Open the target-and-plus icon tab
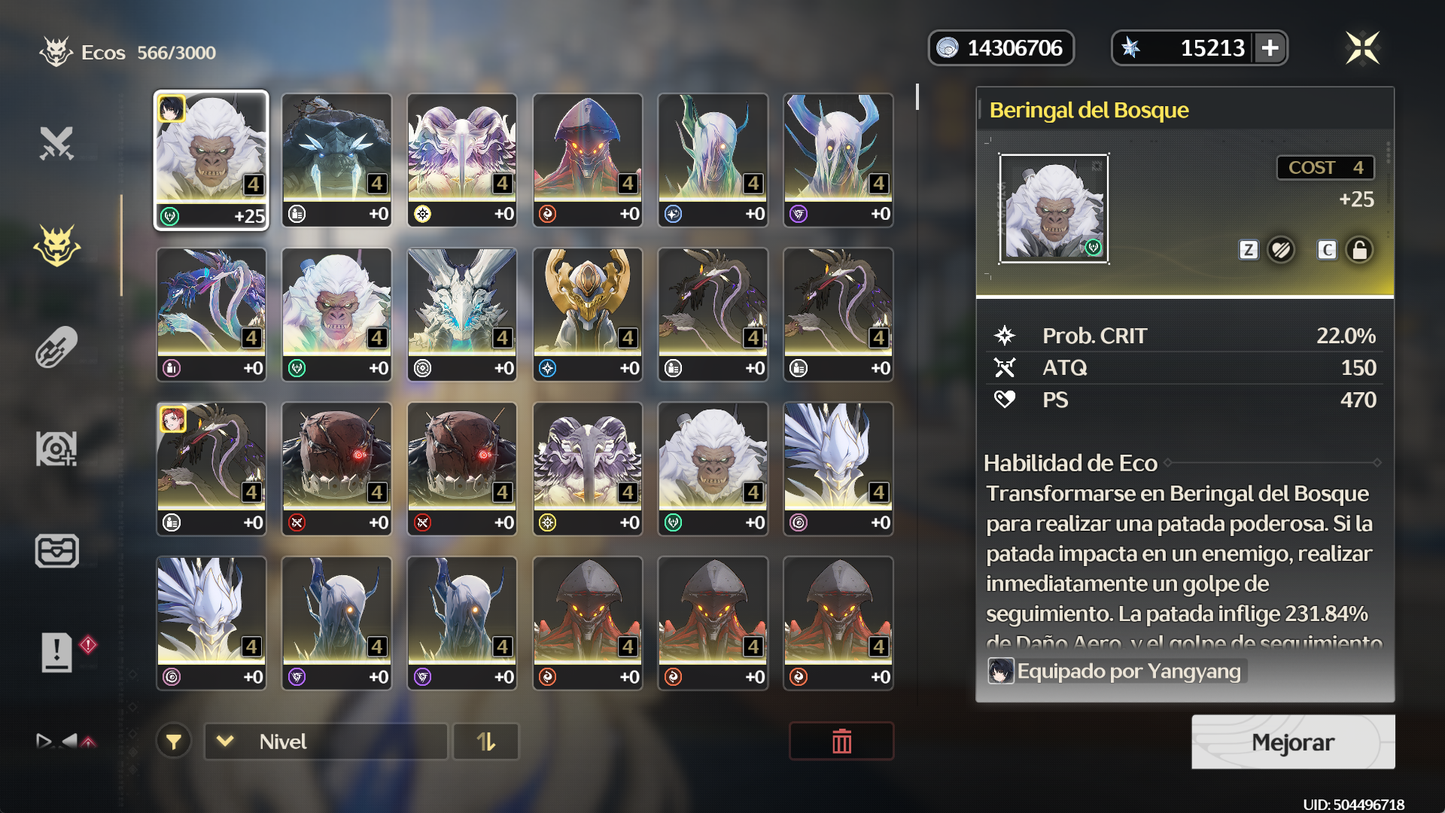The height and width of the screenshot is (813, 1445). pyautogui.click(x=57, y=449)
